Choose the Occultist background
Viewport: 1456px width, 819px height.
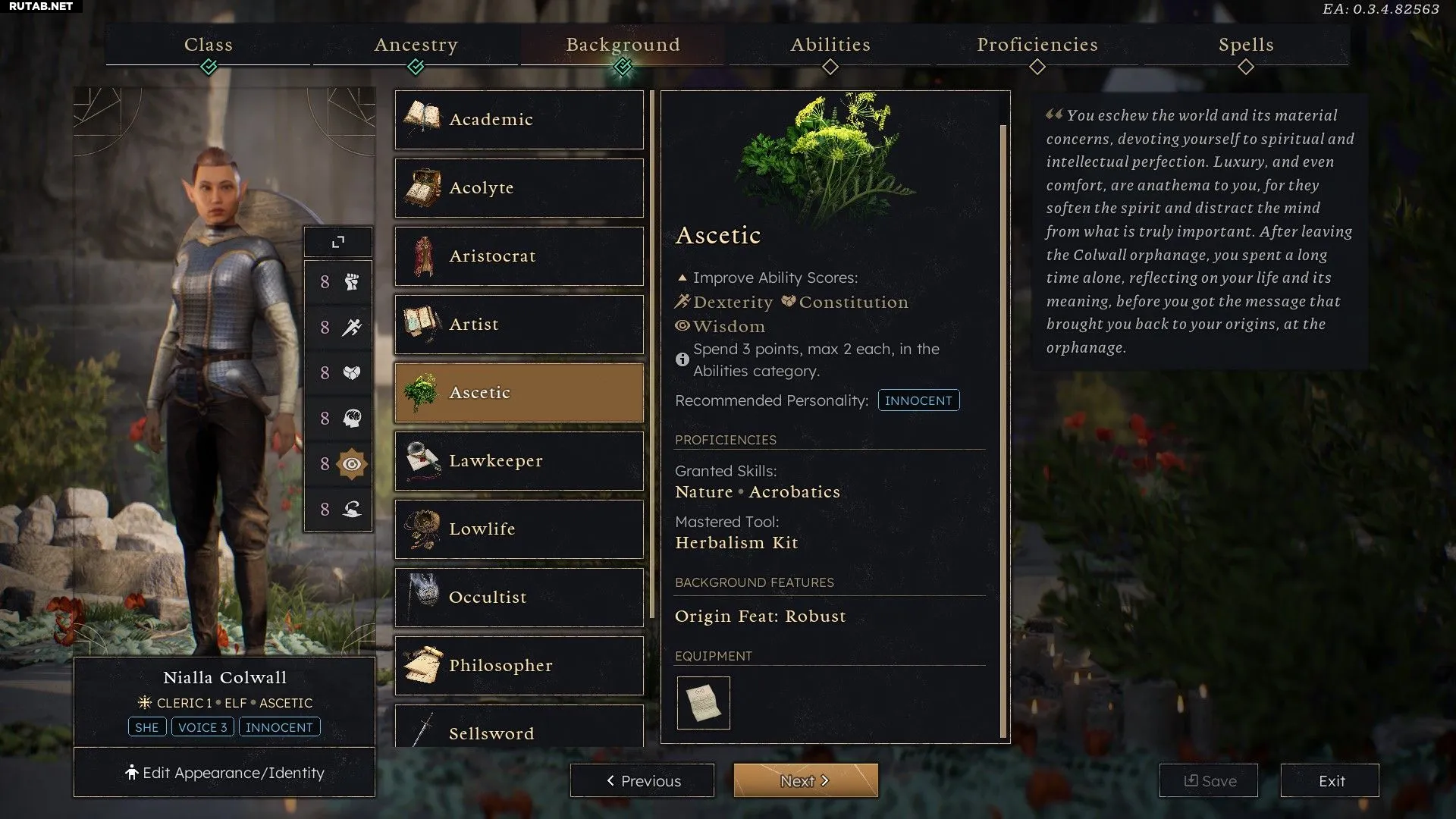(519, 598)
